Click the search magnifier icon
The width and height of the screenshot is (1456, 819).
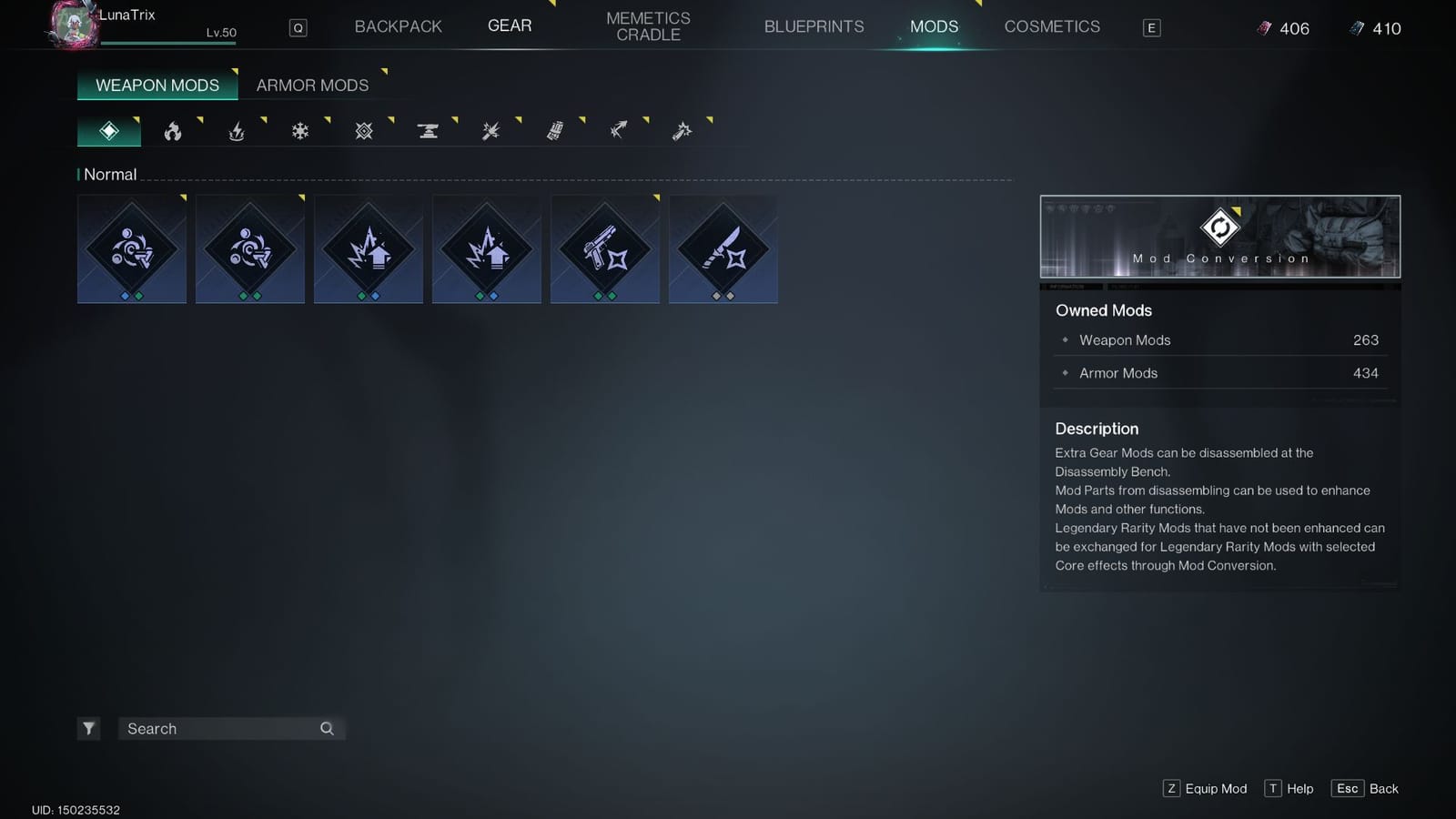326,729
